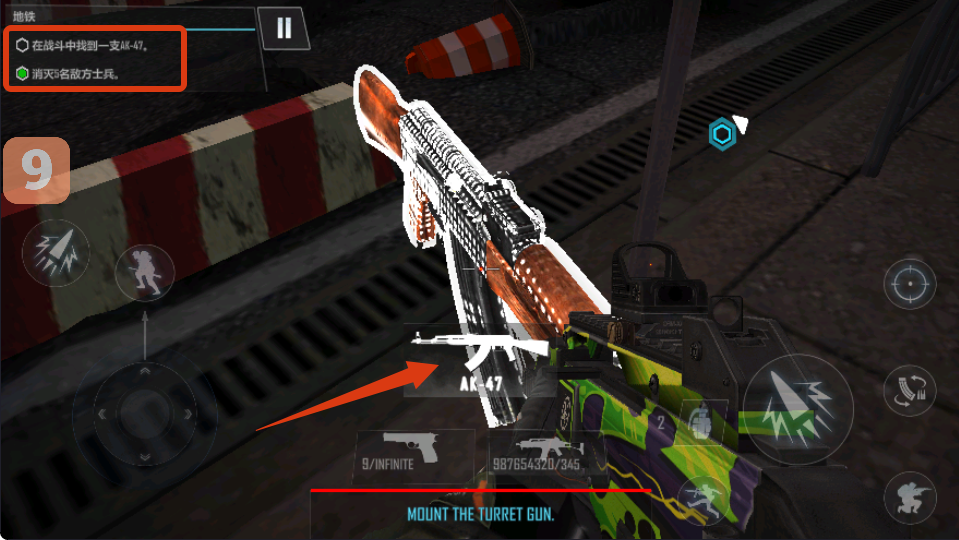Tap the sprint soldier icon above the joystick
Viewport: 959px width, 540px height.
145,273
